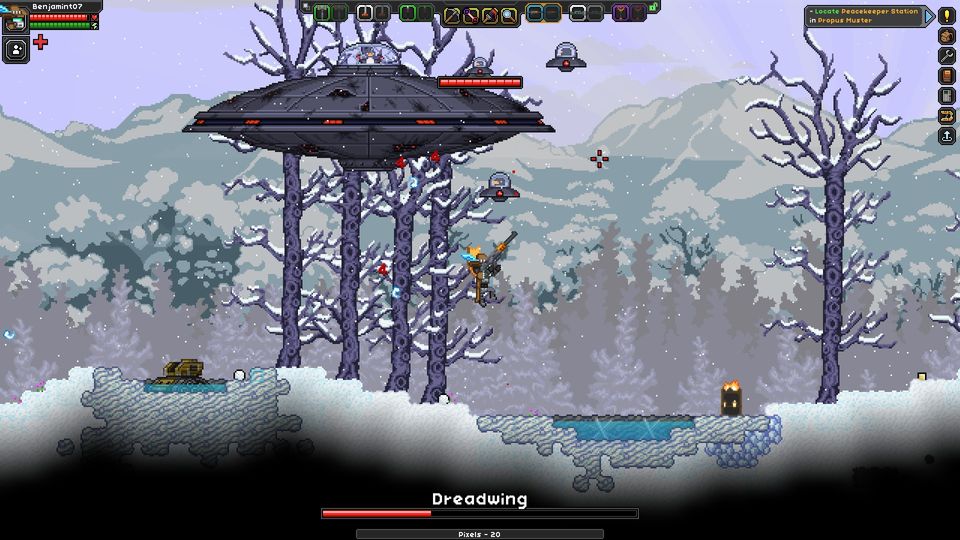Select the white-bordered hotbar slot pair
This screenshot has width=960, height=540.
tap(372, 13)
